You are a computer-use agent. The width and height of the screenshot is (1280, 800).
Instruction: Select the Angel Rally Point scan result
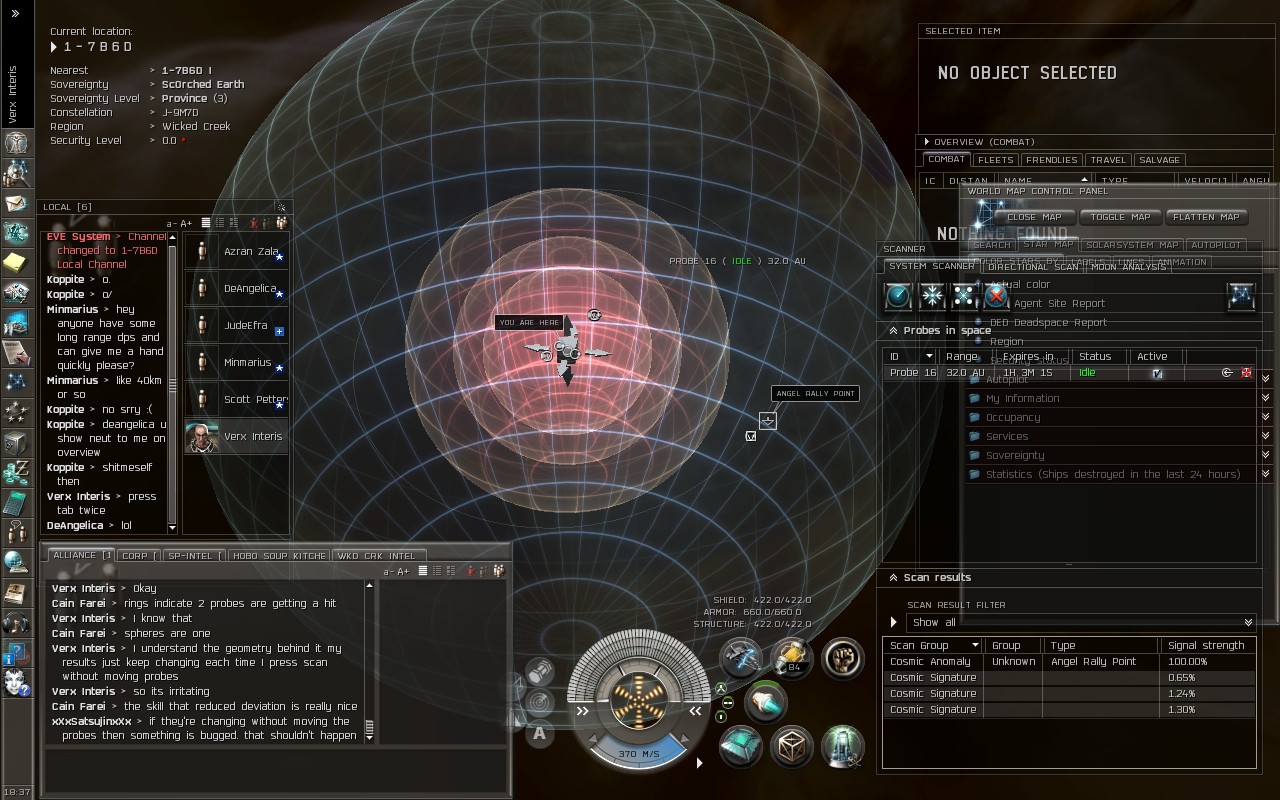coord(1068,662)
